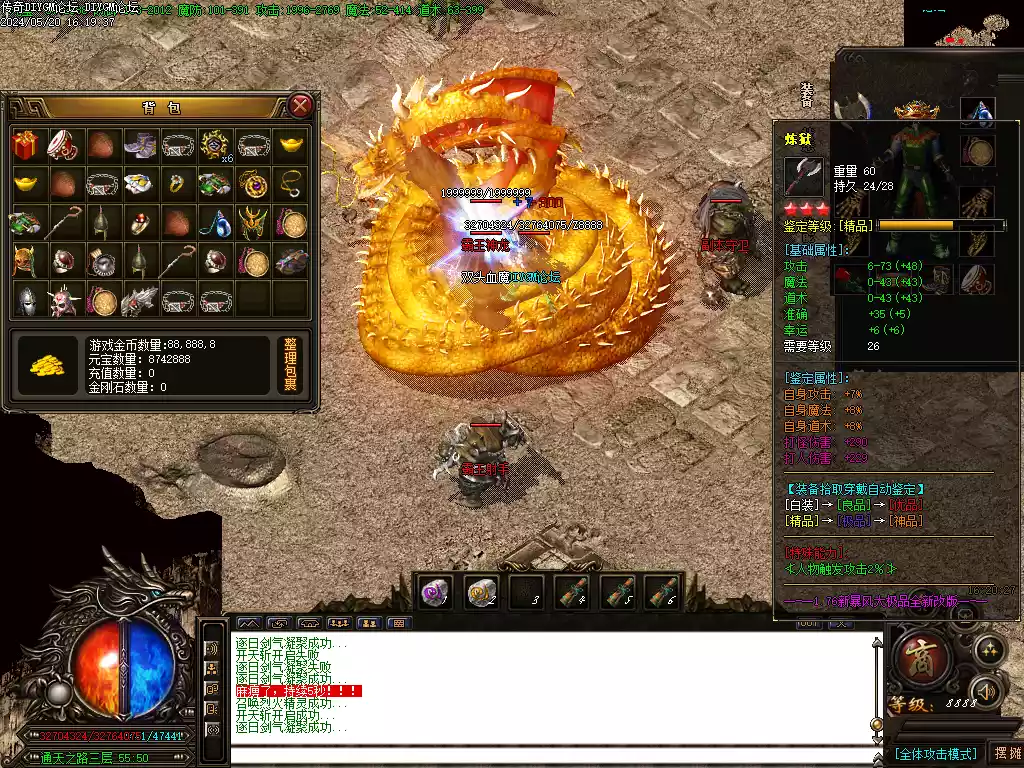Open the 摆摊 stall button
Viewport: 1024px width, 768px height.
coord(1006,753)
